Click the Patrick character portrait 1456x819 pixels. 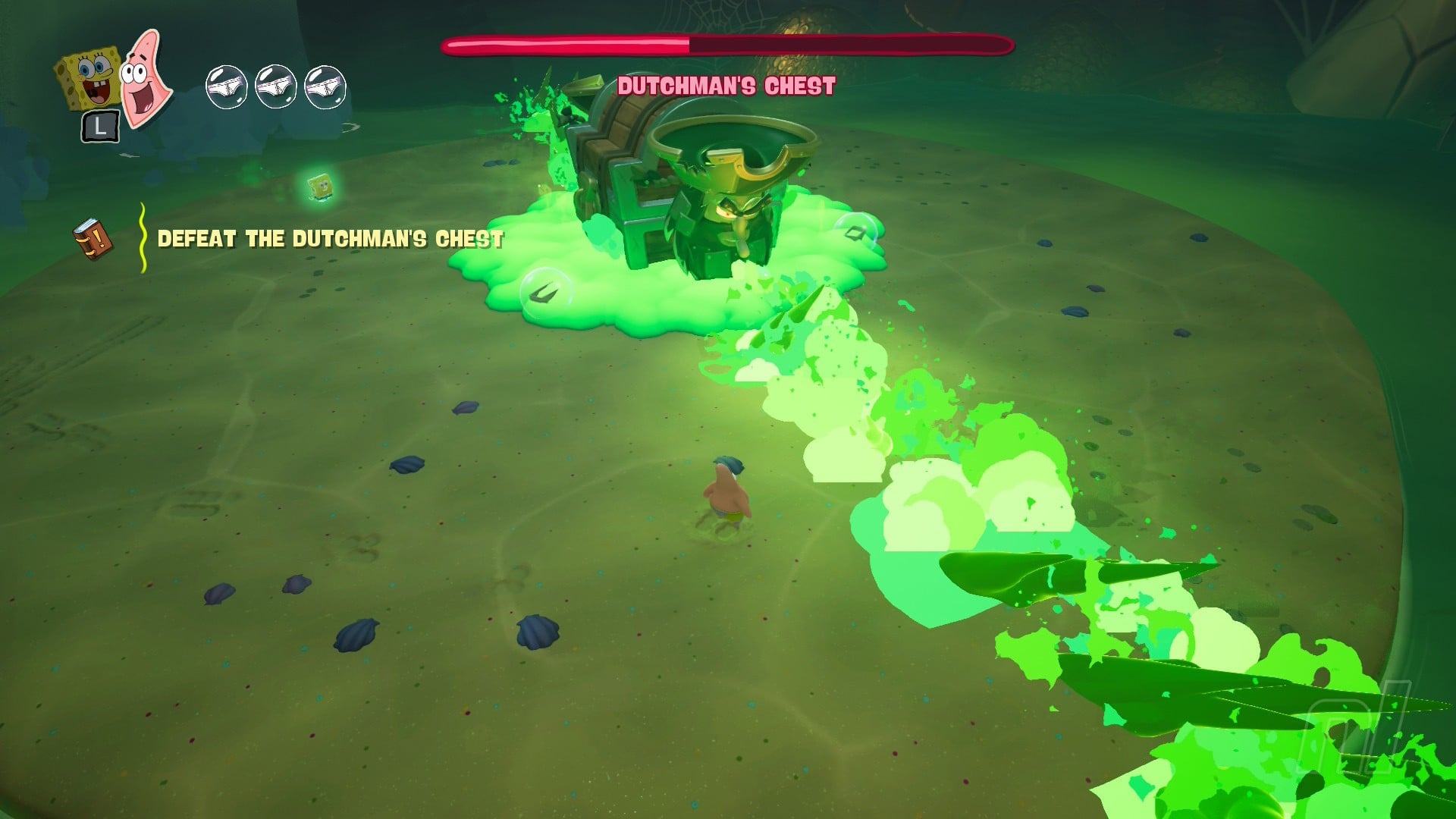[144, 79]
